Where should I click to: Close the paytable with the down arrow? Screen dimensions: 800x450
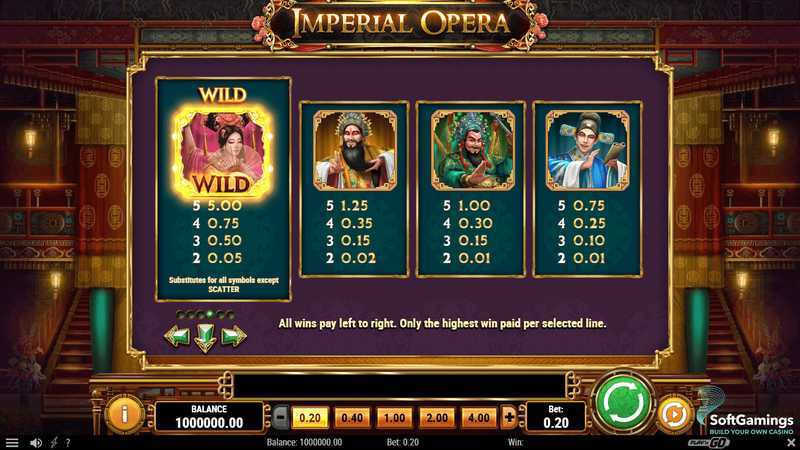point(205,338)
